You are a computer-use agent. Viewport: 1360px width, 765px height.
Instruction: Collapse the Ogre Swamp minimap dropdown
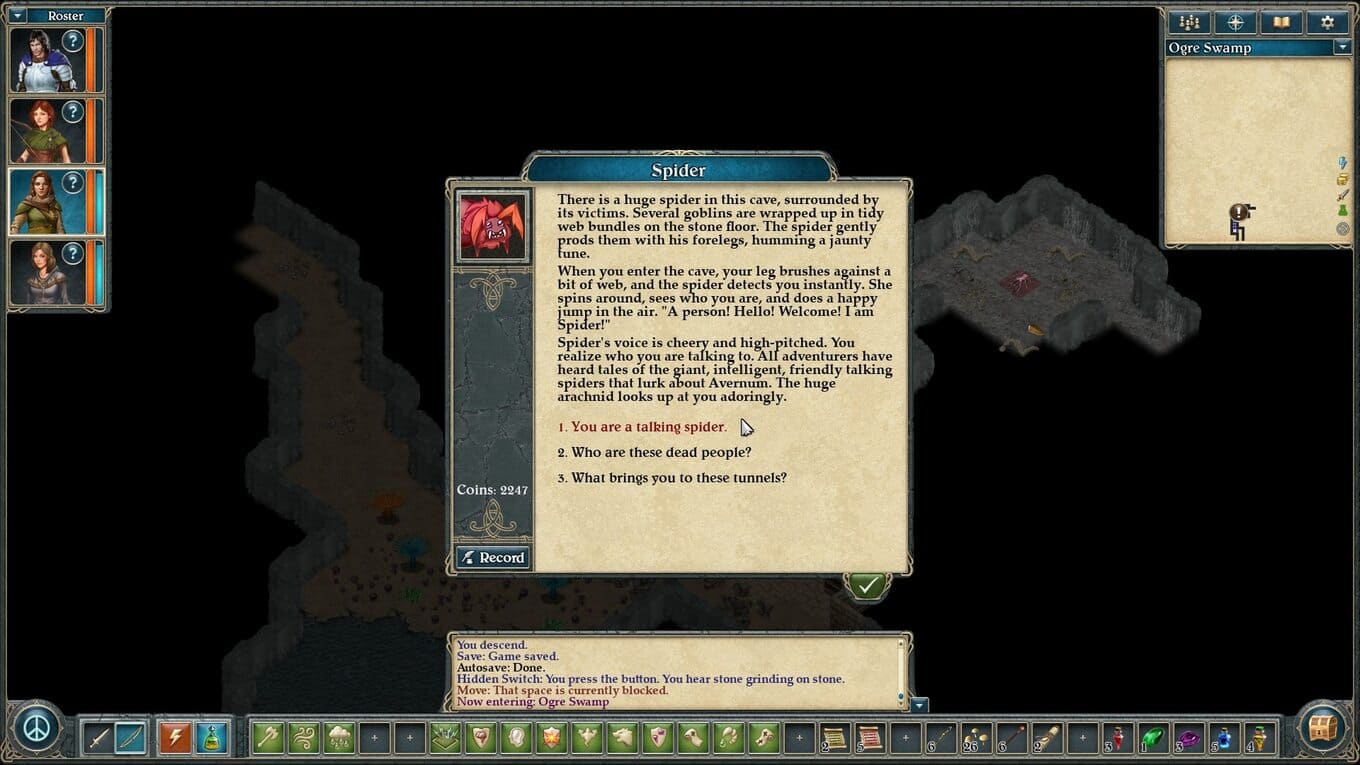(1342, 48)
